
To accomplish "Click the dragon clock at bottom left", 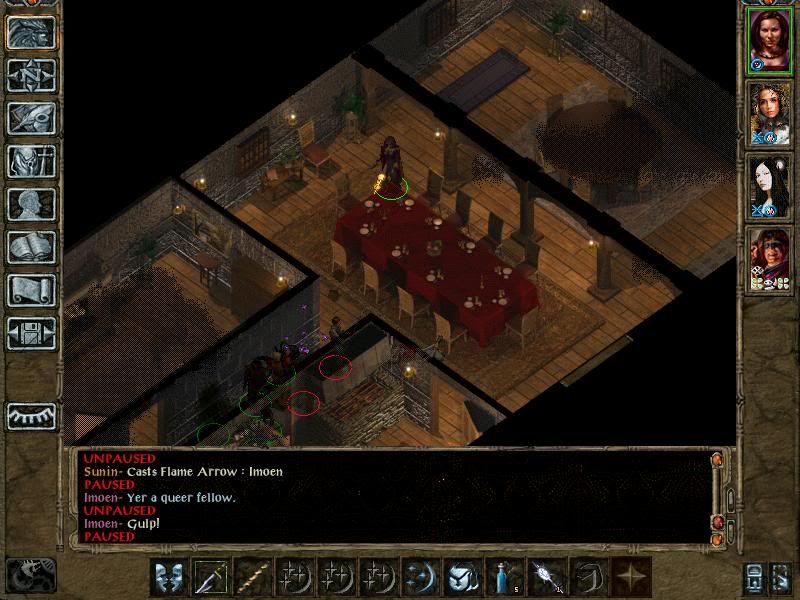I will click(x=30, y=575).
